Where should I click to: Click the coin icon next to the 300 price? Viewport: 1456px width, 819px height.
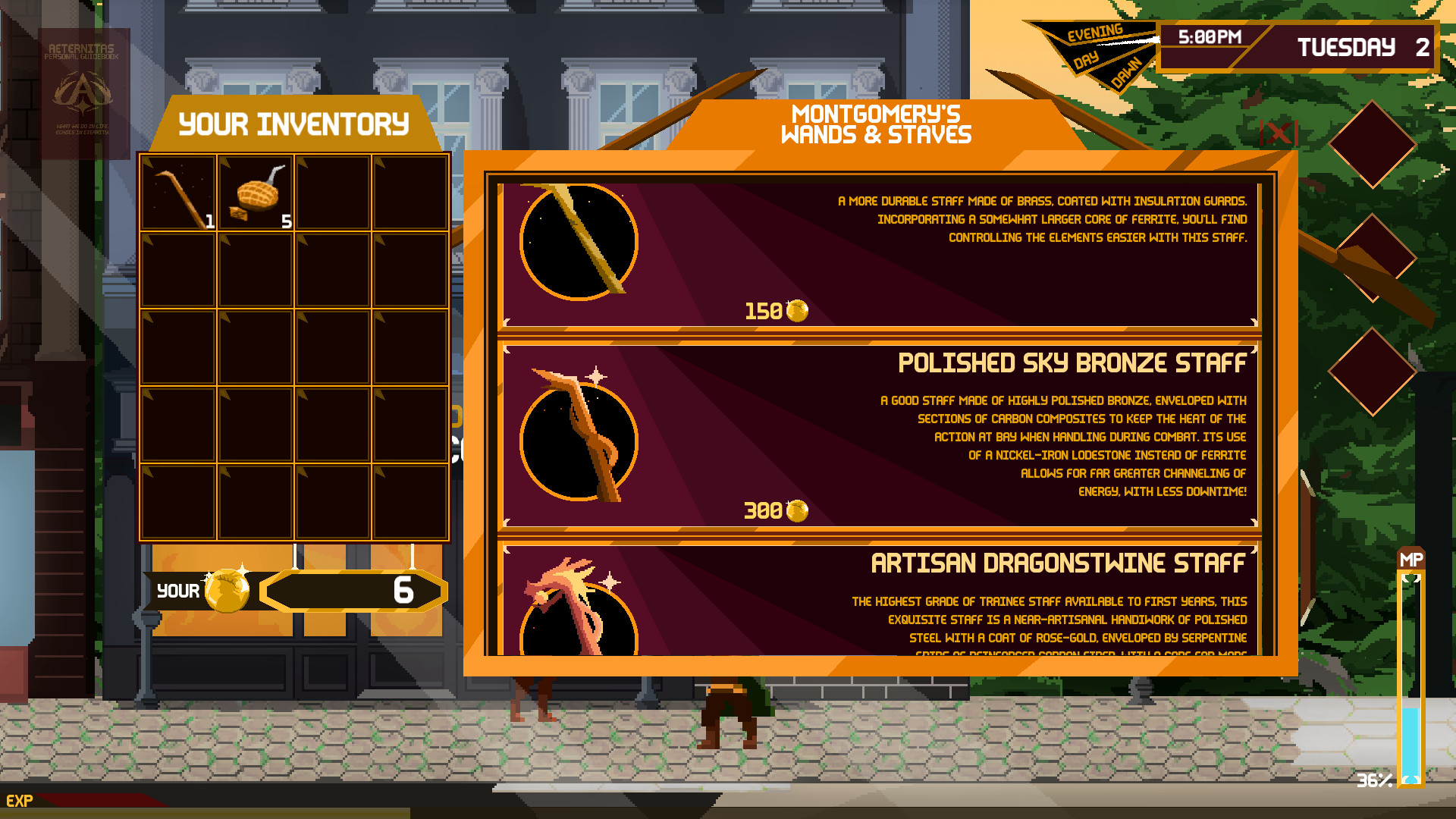pyautogui.click(x=796, y=510)
